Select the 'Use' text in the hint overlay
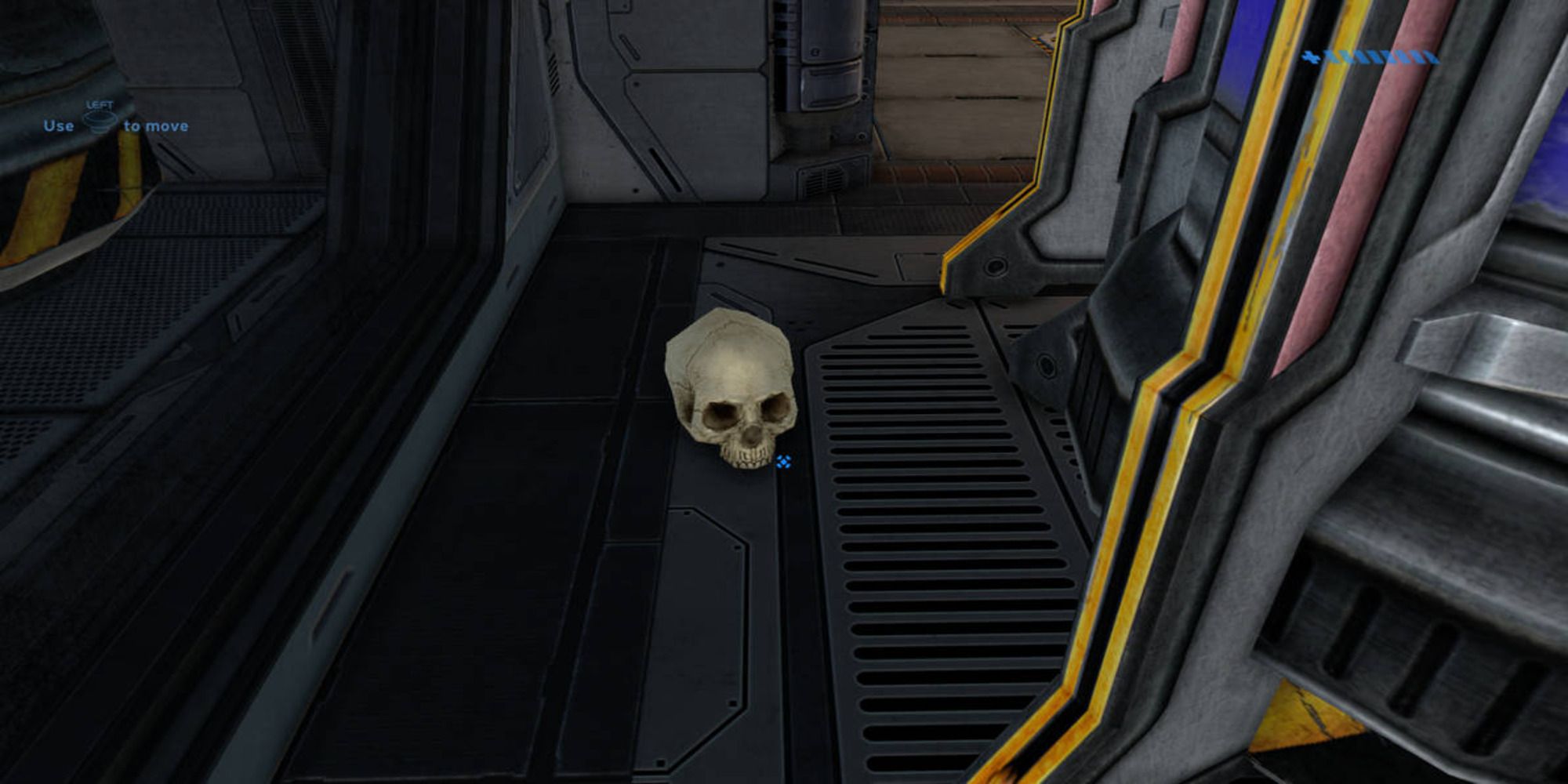 pos(59,125)
